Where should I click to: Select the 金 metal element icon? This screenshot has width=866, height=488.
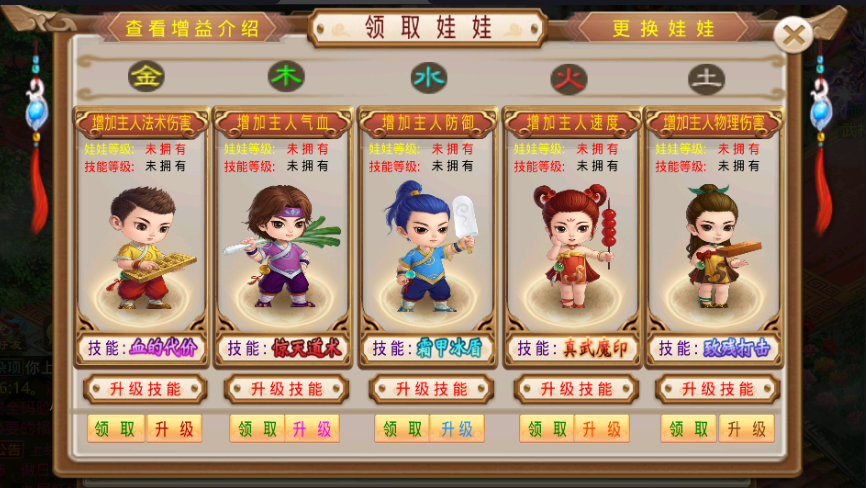[x=147, y=76]
